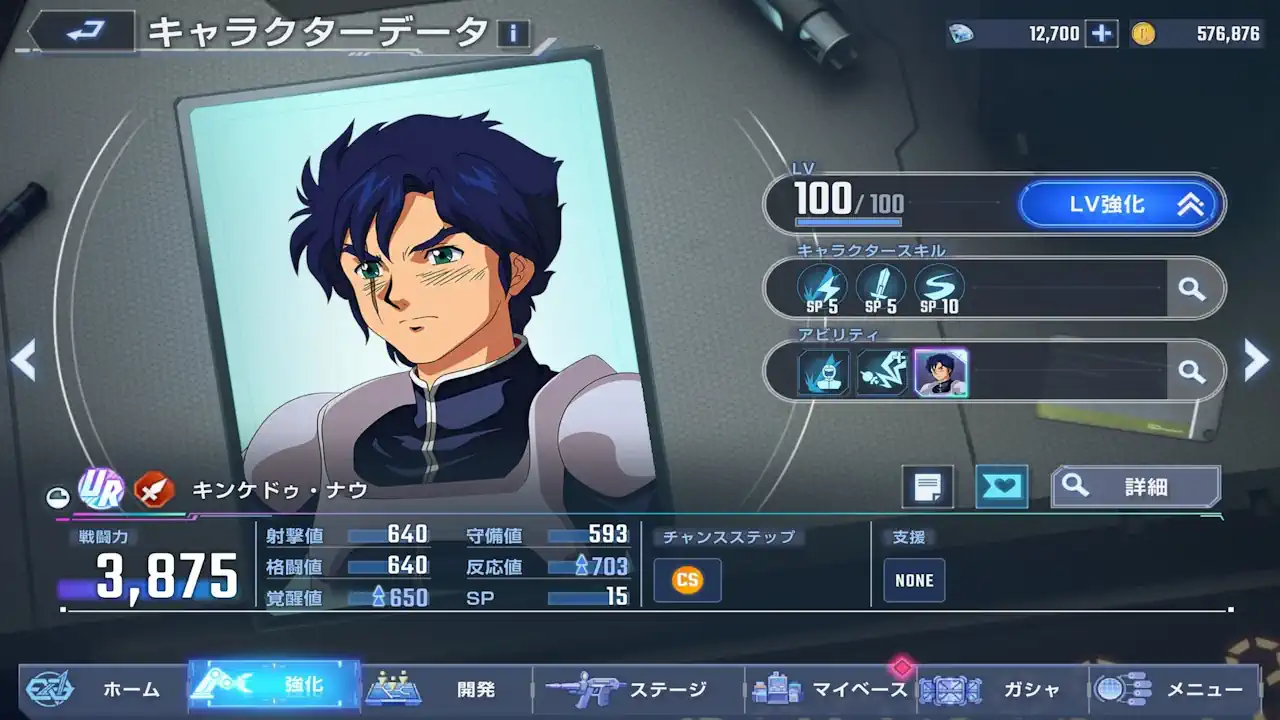This screenshot has height=720, width=1280.
Task: Tap the LV強化 level-up button
Action: (x=1120, y=205)
